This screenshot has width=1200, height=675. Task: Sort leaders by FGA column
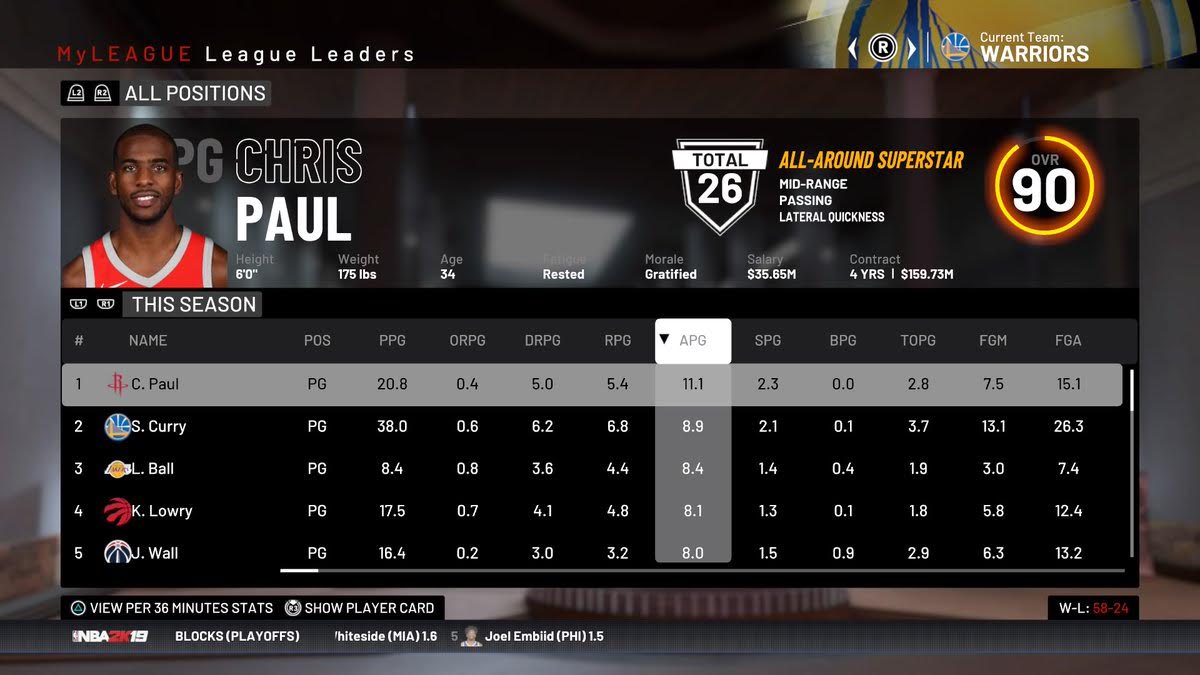click(x=1068, y=340)
